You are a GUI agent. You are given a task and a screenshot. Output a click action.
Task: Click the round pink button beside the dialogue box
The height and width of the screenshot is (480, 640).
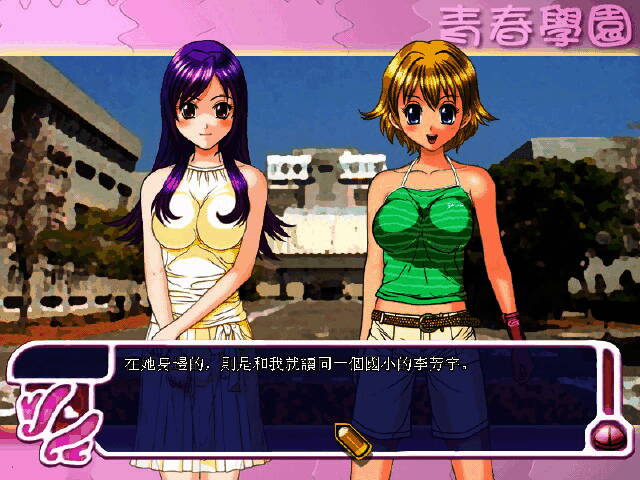click(x=607, y=435)
